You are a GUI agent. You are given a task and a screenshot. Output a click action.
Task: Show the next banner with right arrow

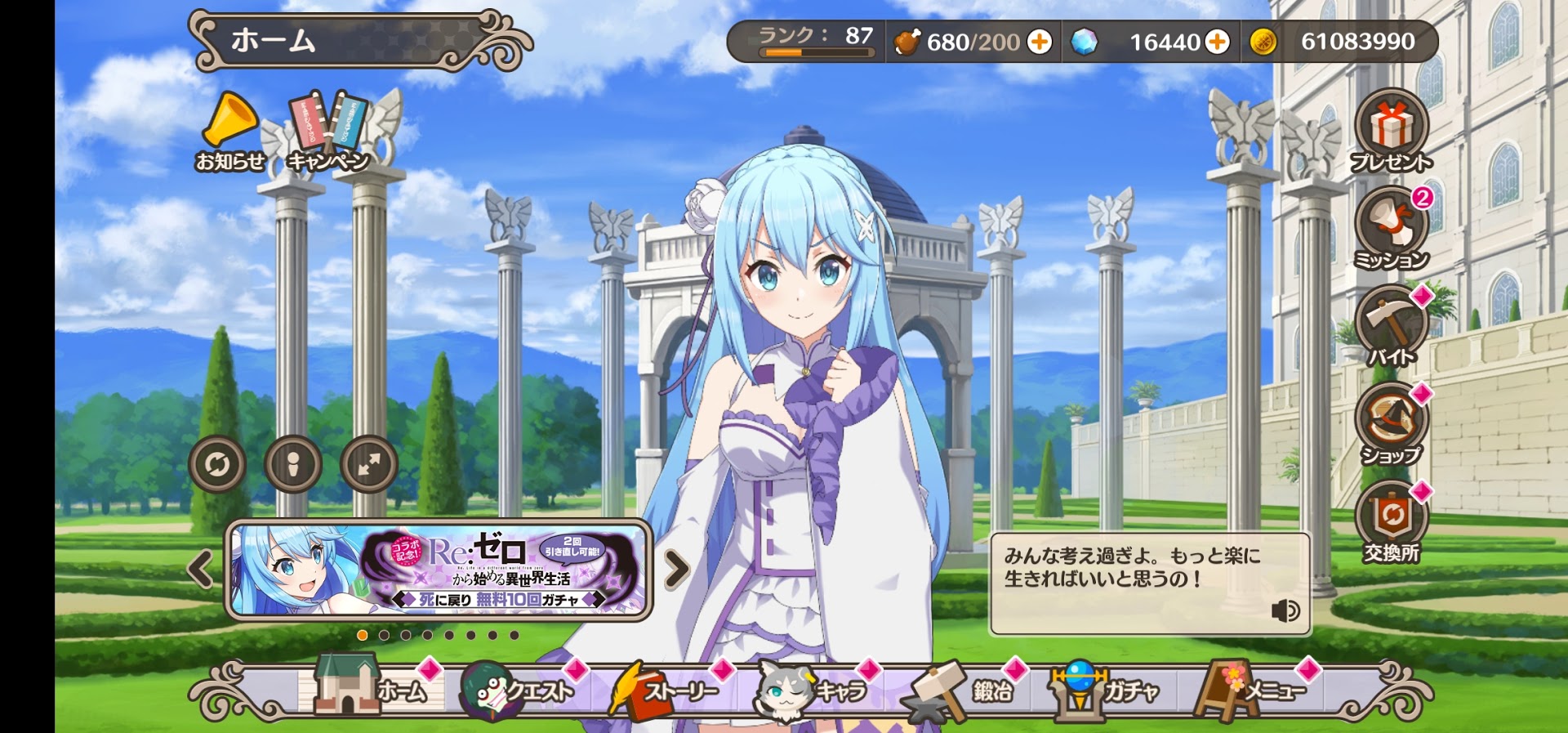pyautogui.click(x=676, y=570)
